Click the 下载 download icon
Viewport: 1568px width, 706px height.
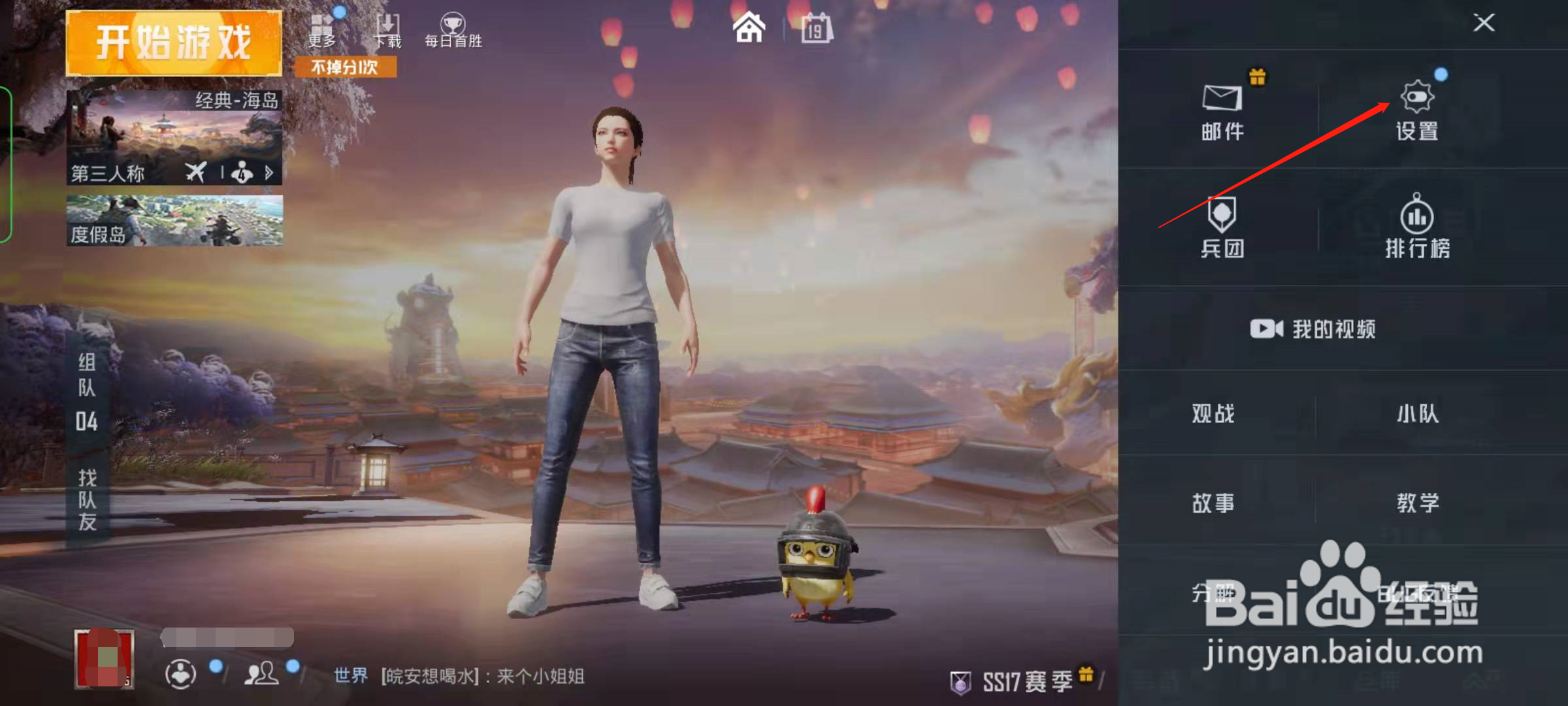coord(389,25)
